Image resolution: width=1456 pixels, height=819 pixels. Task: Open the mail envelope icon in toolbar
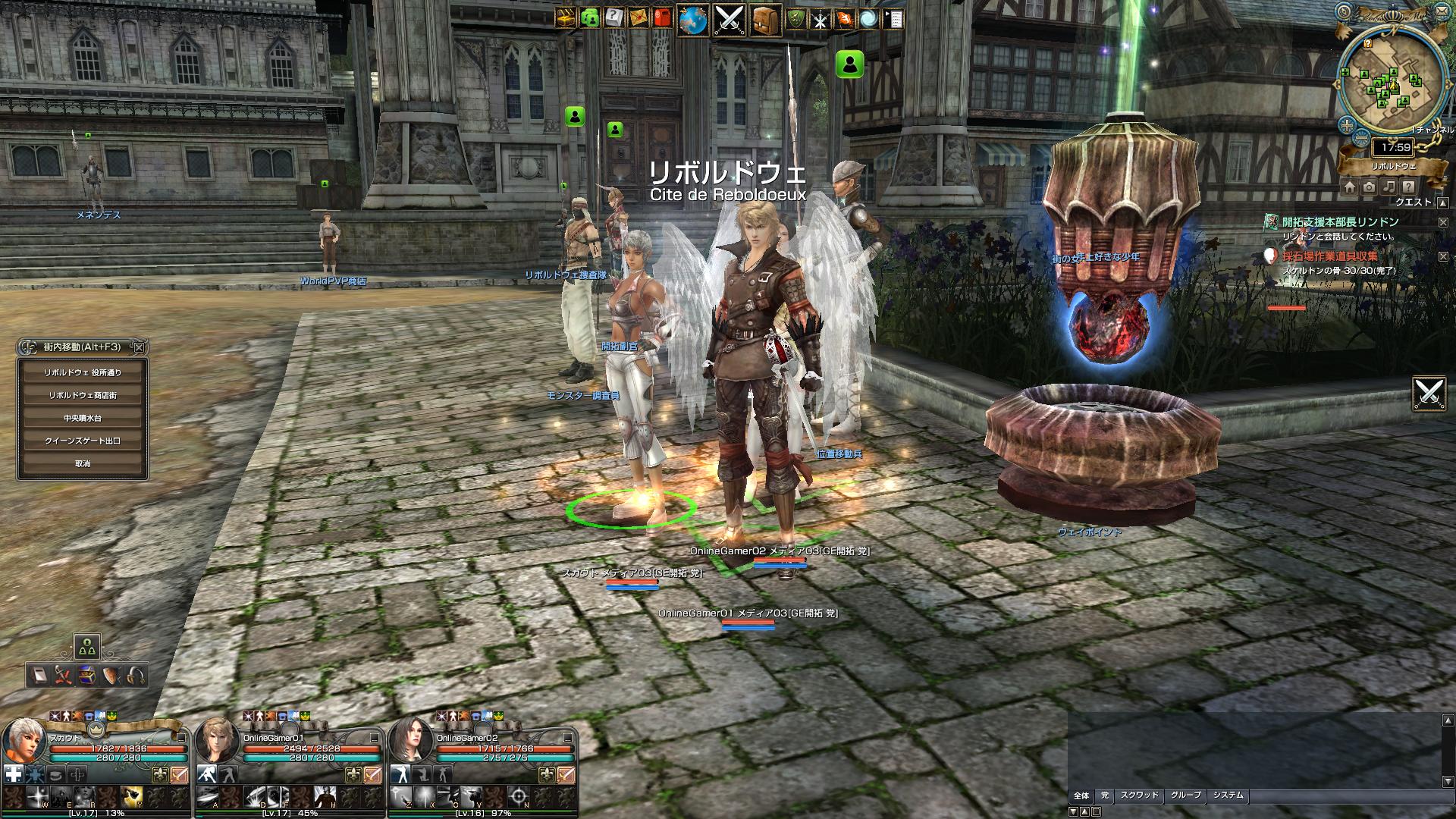click(x=638, y=18)
